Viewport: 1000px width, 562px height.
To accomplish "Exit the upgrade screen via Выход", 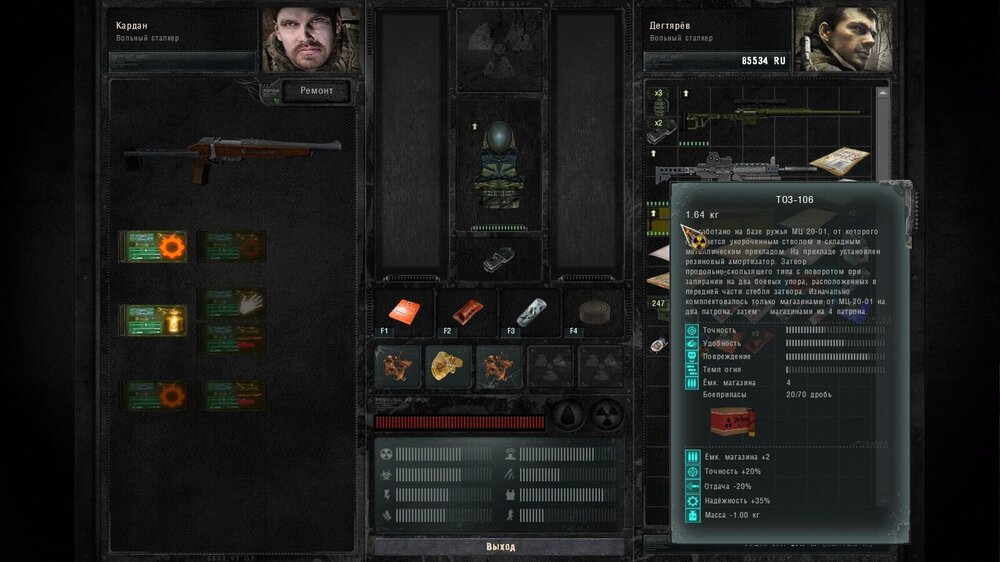I will 500,547.
